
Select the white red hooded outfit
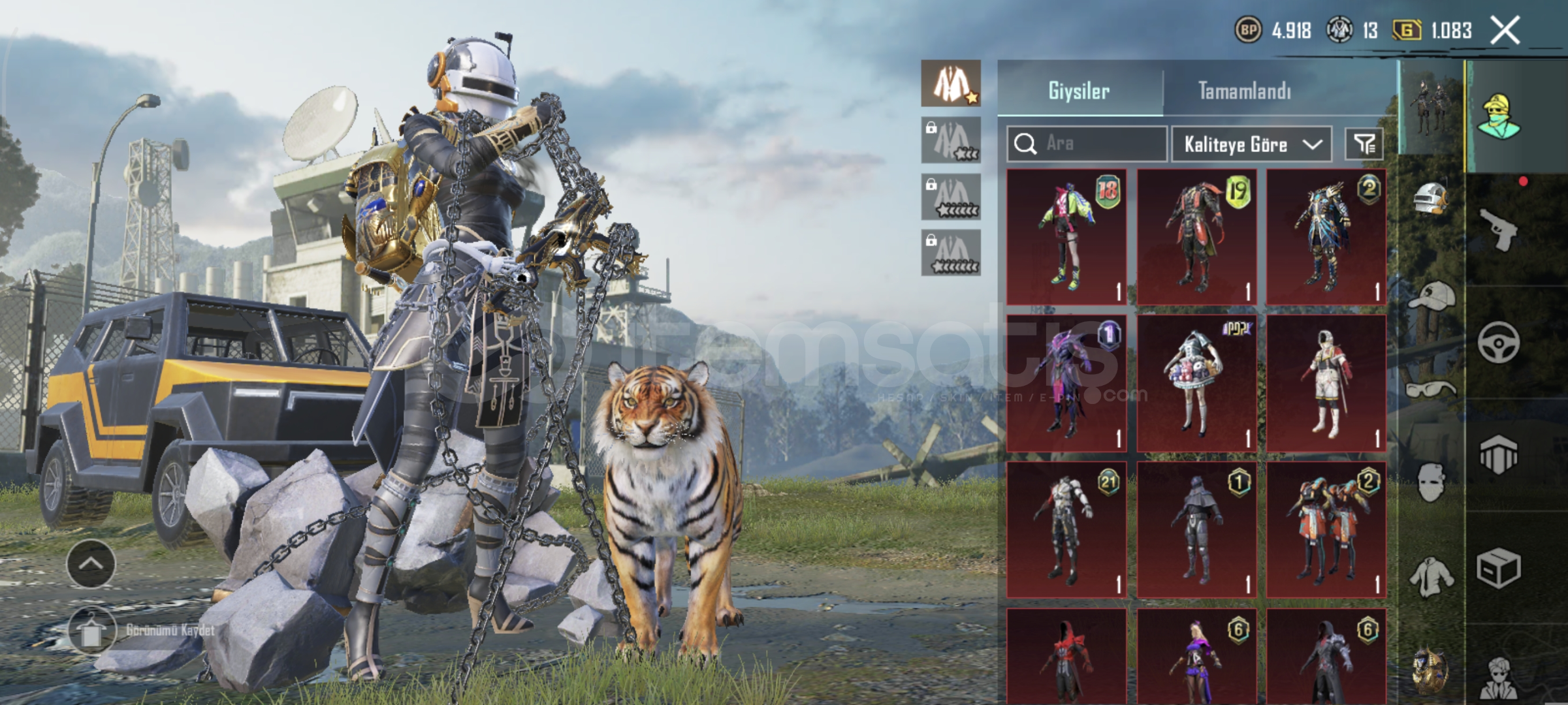[1326, 383]
